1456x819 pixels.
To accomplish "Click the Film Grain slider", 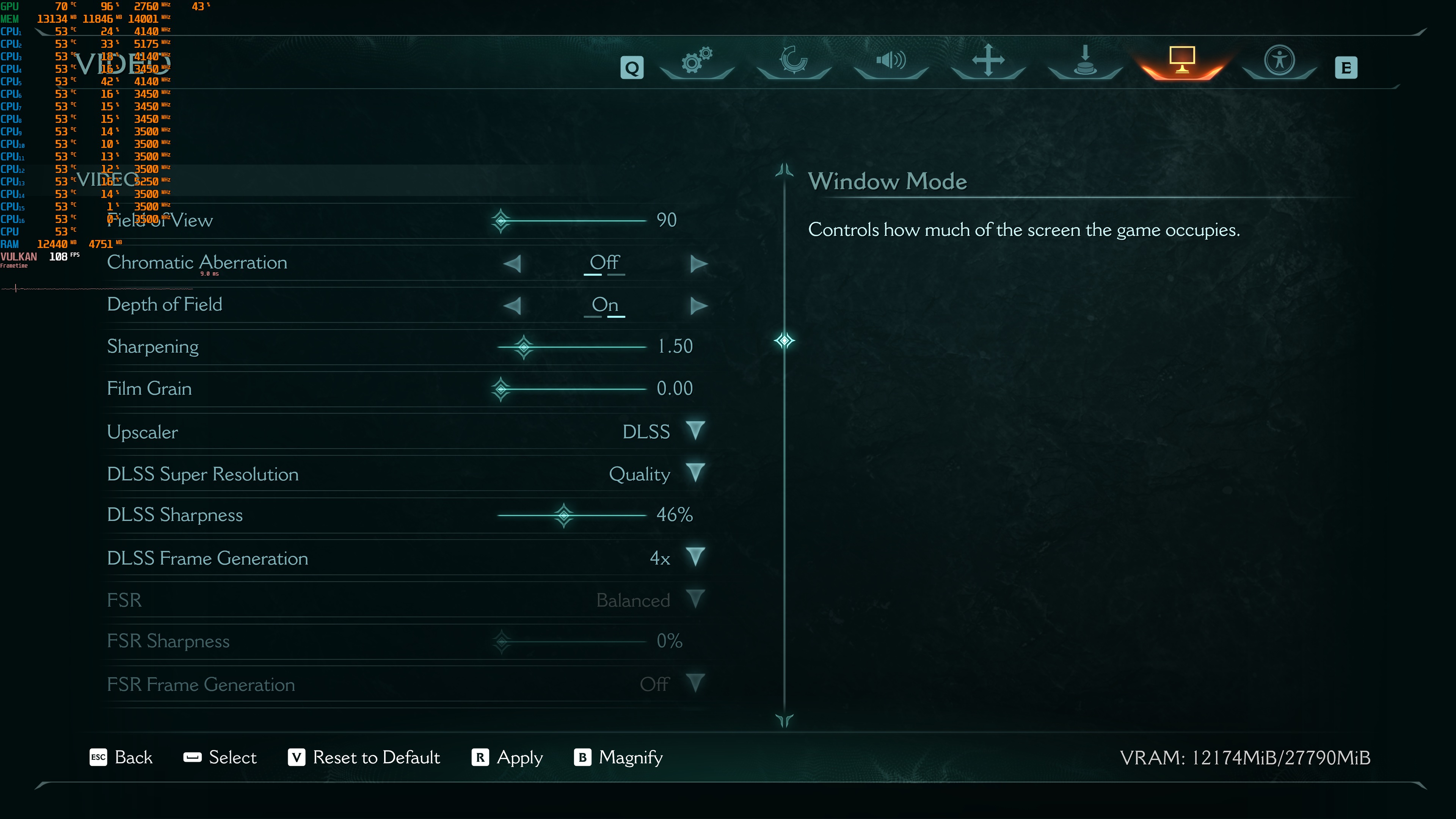I will [571, 389].
